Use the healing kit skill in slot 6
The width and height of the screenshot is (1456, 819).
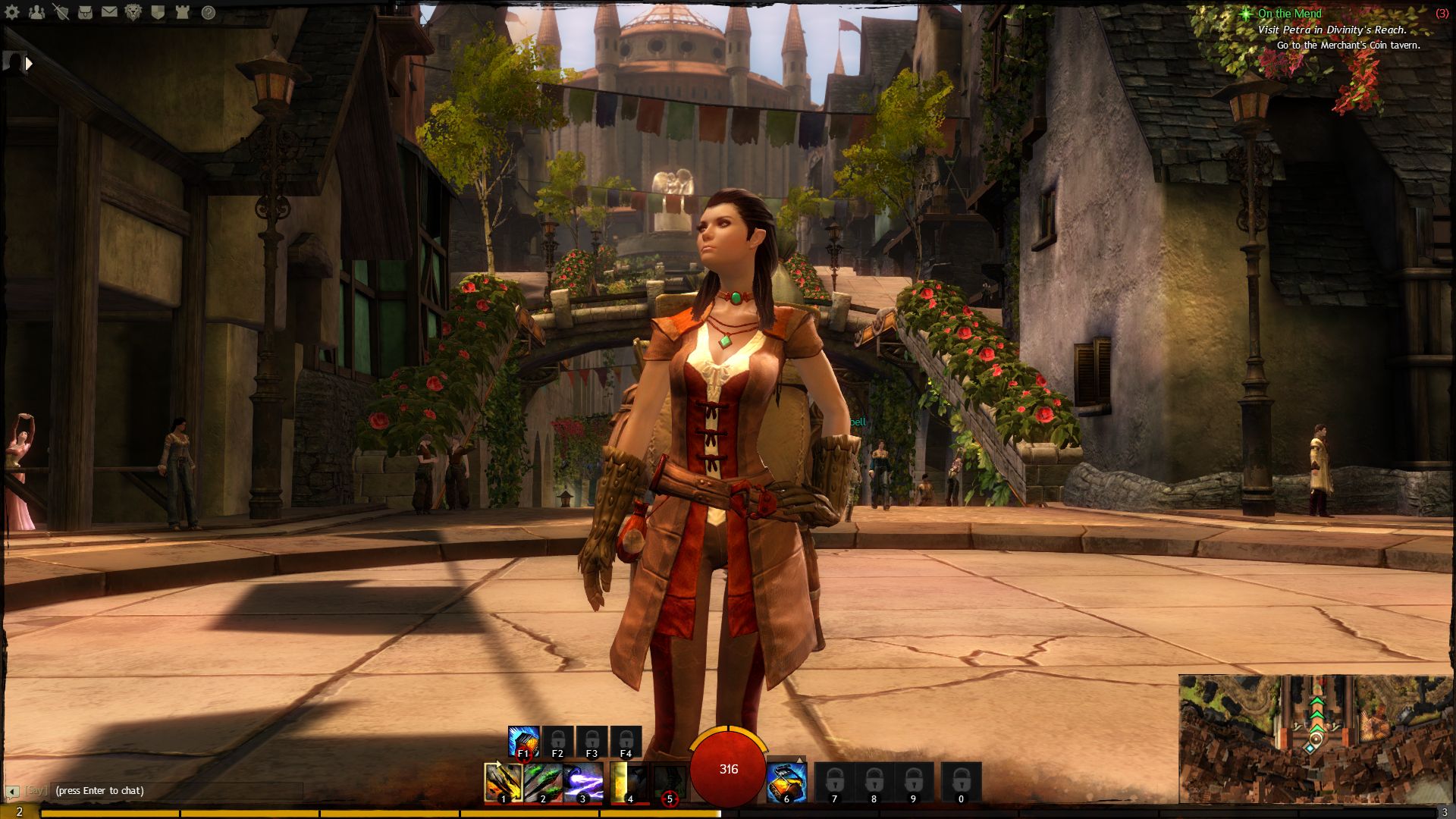(786, 782)
